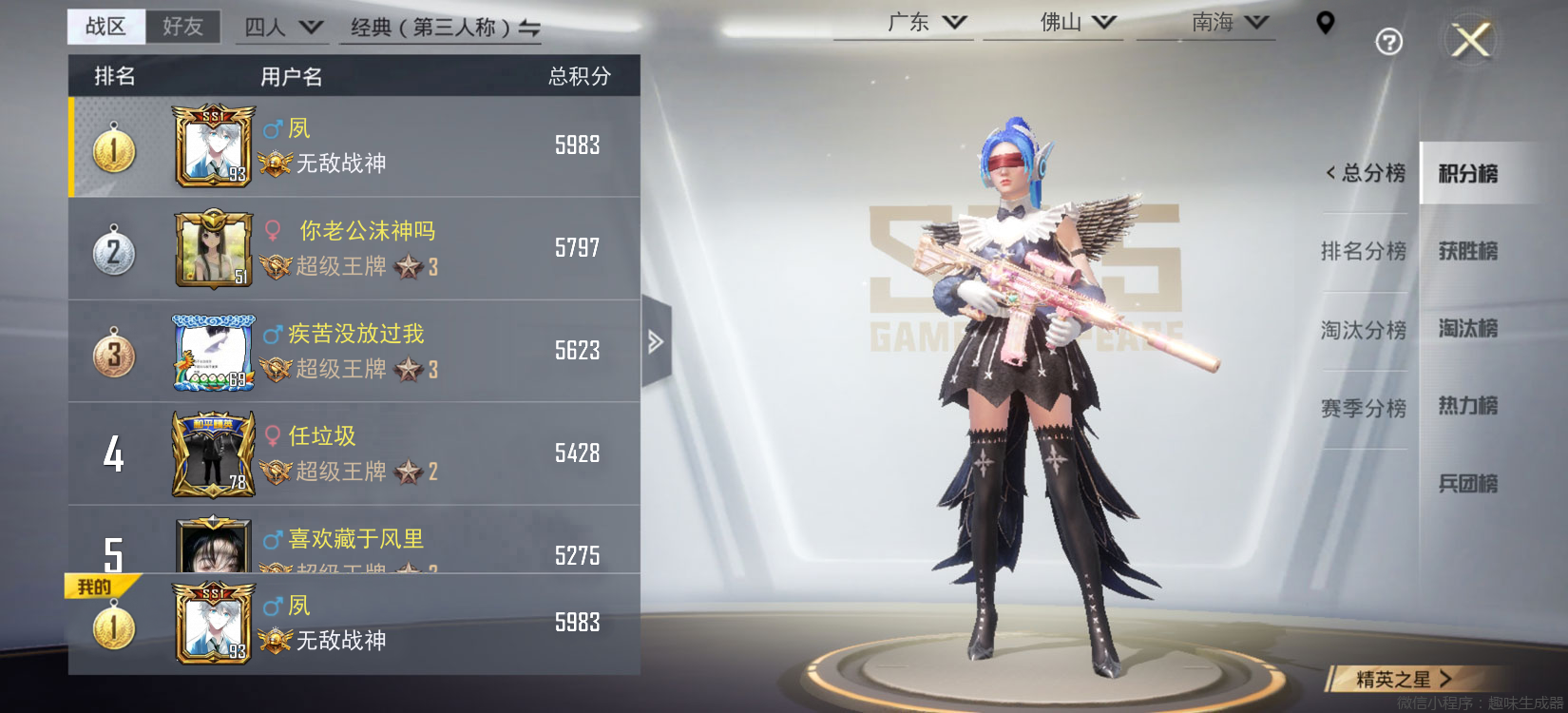This screenshot has width=1568, height=713.
Task: Open the help question mark icon
Action: click(x=1388, y=42)
